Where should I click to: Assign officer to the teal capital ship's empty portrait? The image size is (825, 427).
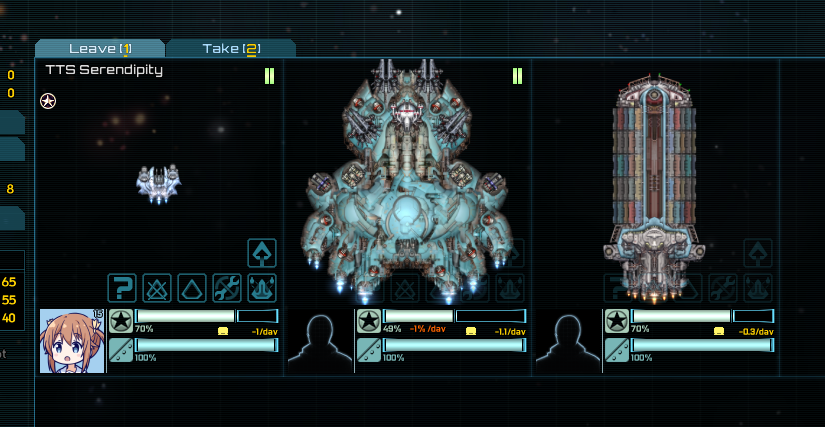pyautogui.click(x=319, y=341)
